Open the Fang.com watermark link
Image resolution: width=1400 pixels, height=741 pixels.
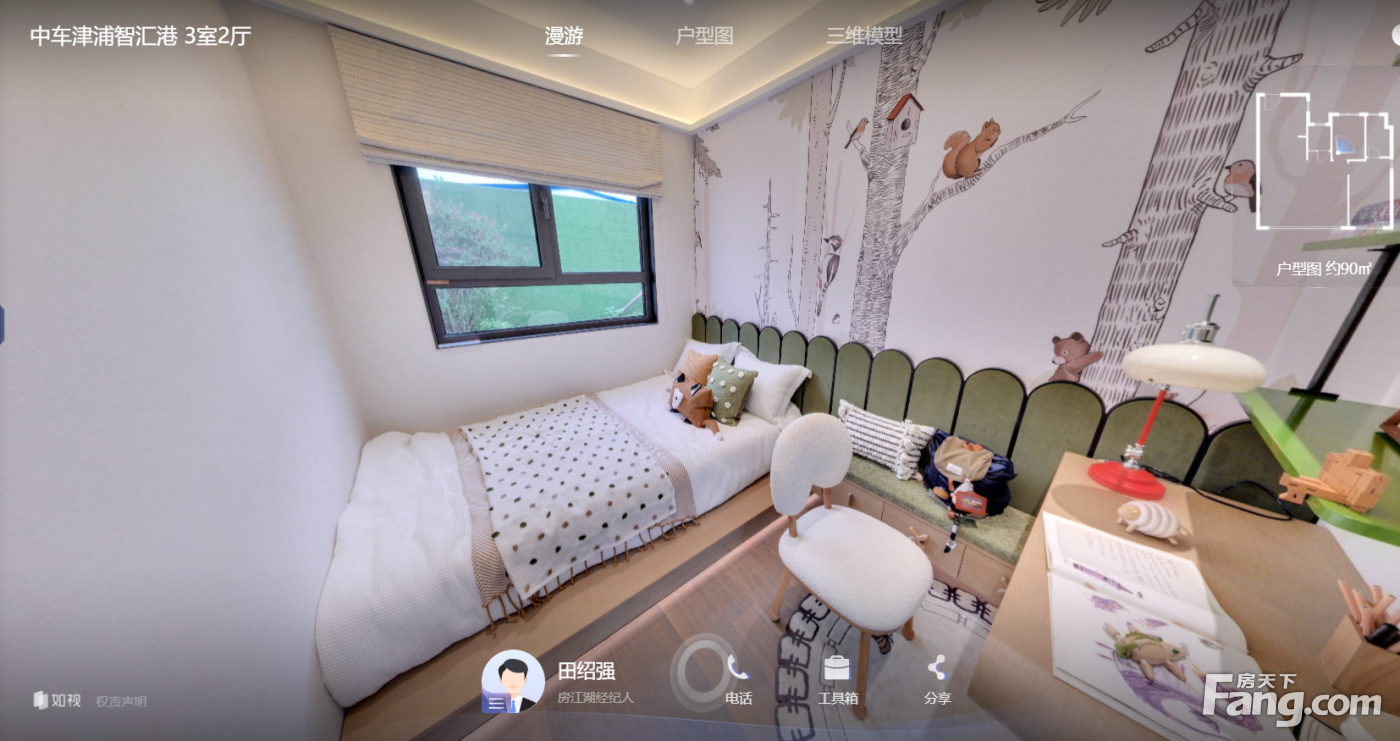(1291, 699)
